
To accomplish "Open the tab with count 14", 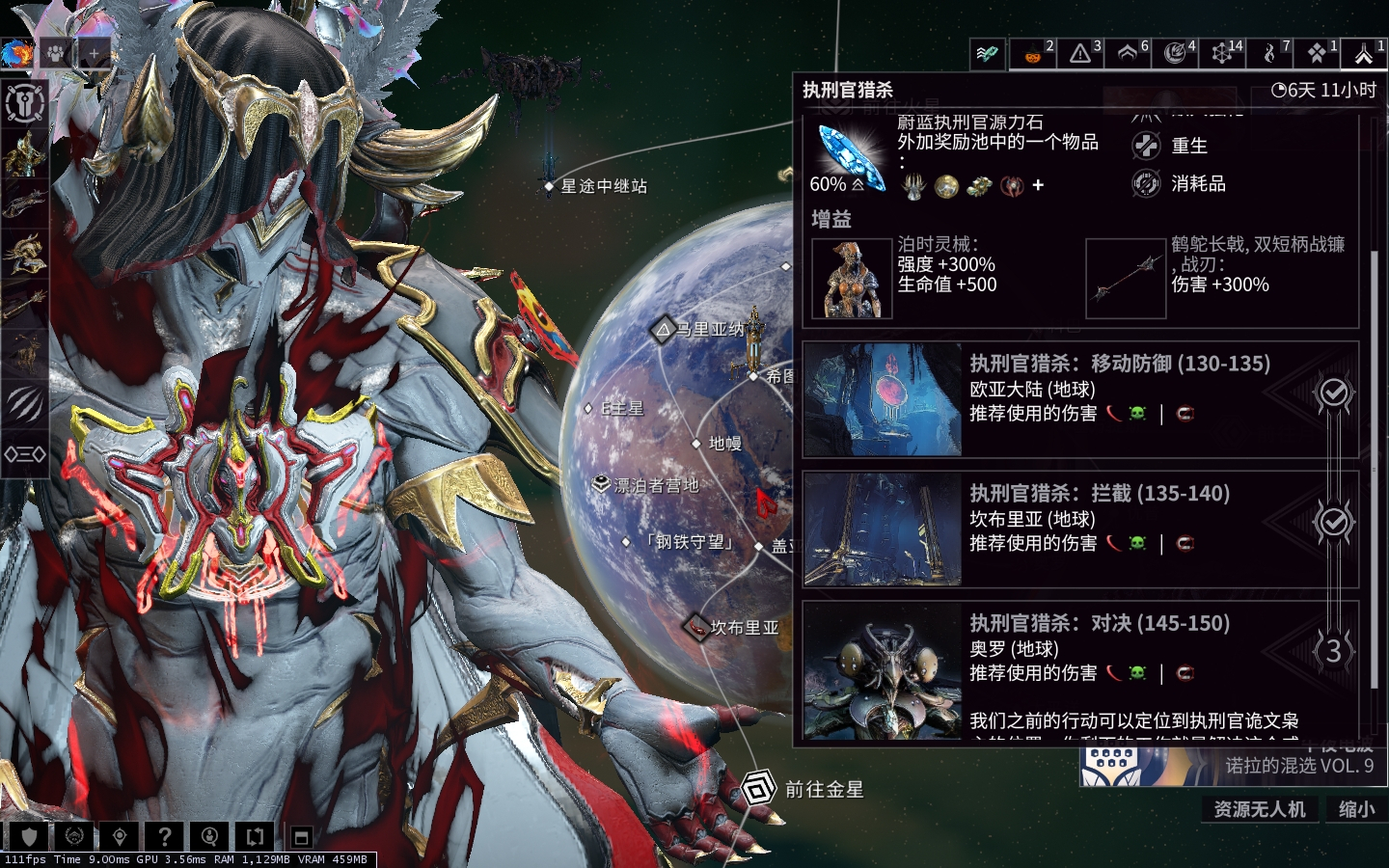I will pos(1223,53).
